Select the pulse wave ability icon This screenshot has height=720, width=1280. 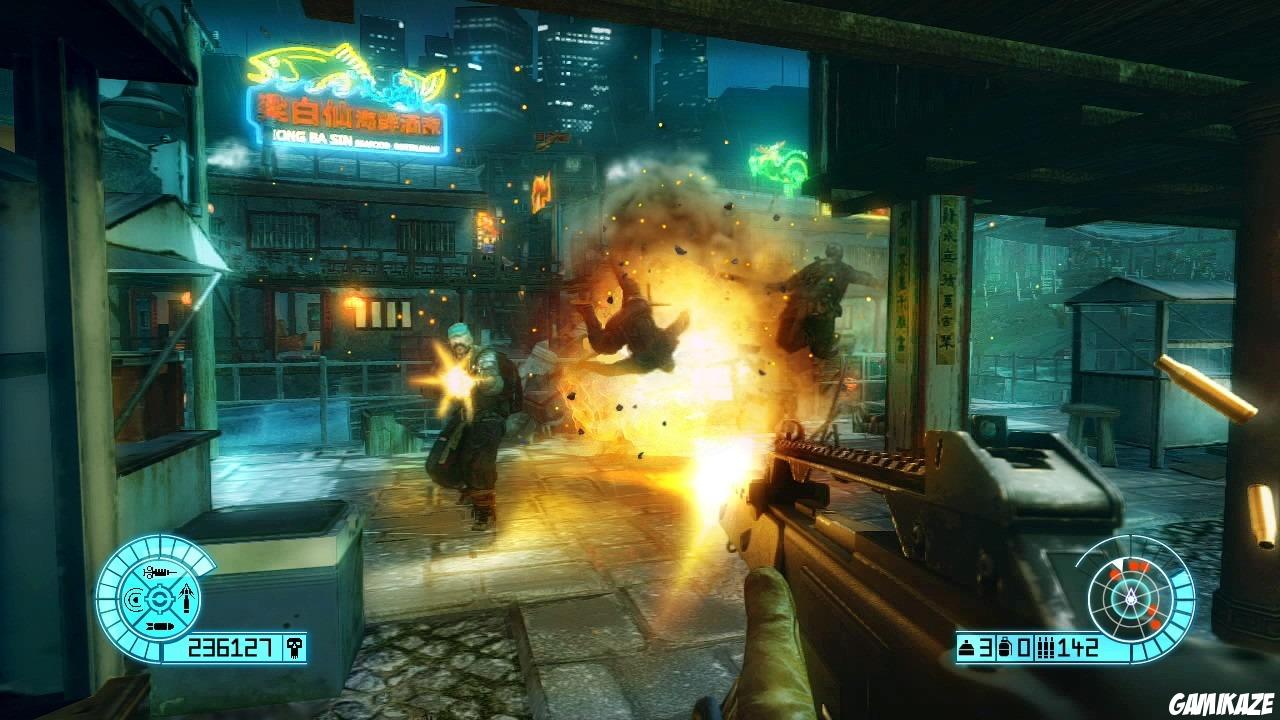pos(132,599)
